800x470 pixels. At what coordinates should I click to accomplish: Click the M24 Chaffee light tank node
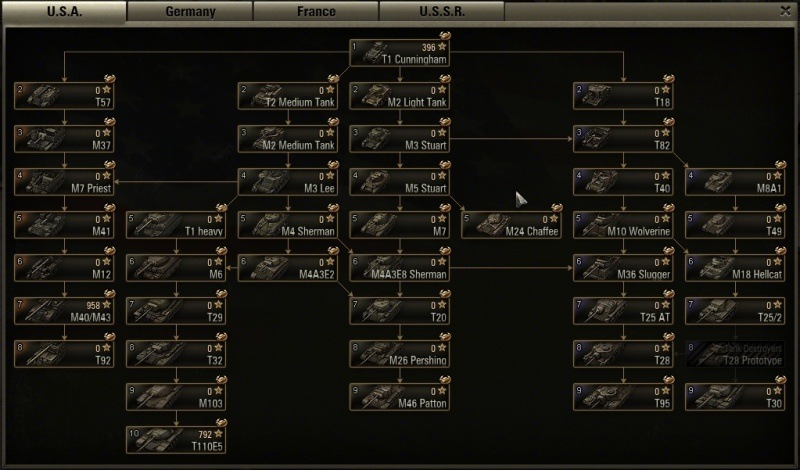coord(511,225)
